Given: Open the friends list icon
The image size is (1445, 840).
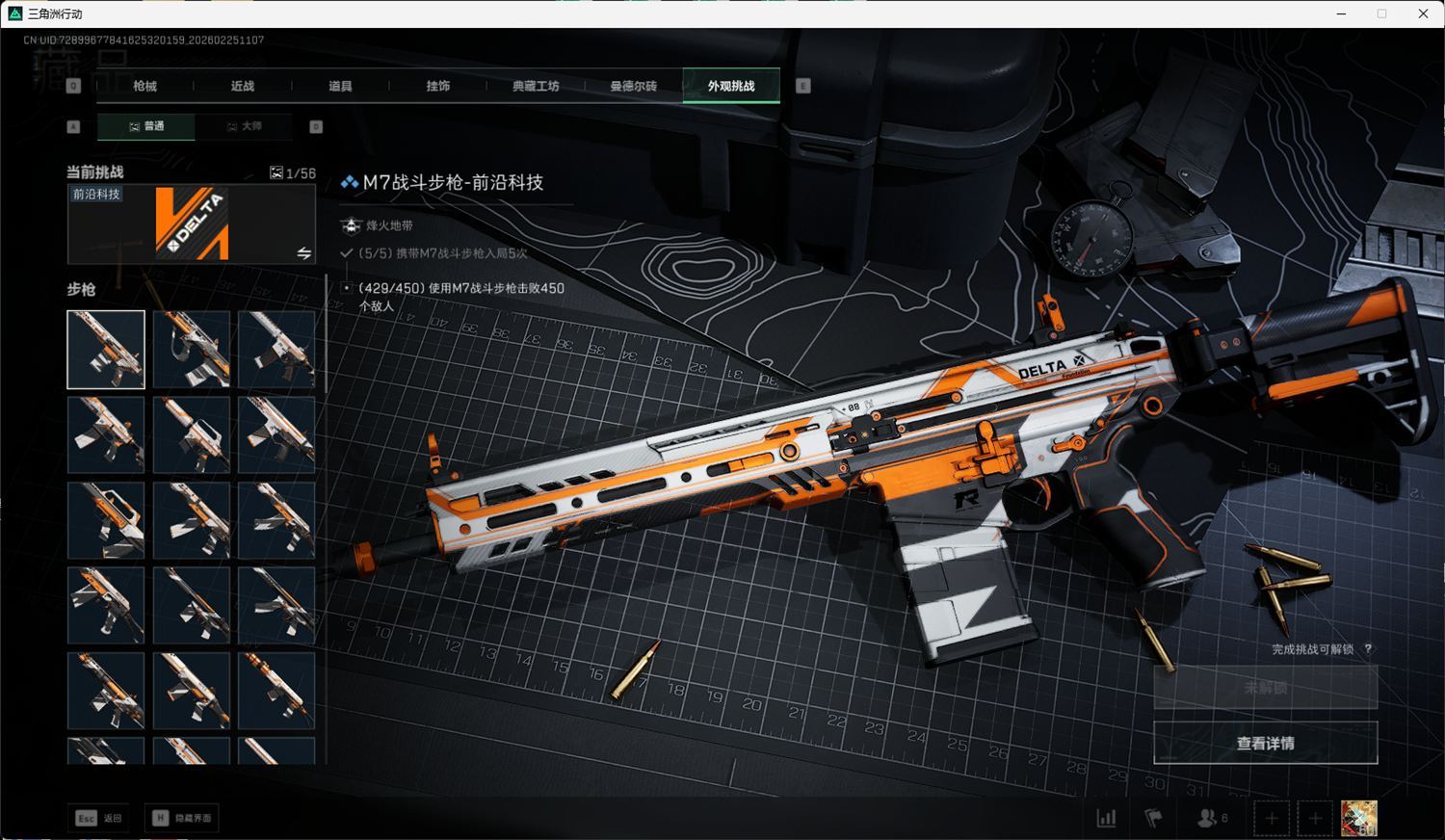Looking at the screenshot, I should coord(1210,818).
